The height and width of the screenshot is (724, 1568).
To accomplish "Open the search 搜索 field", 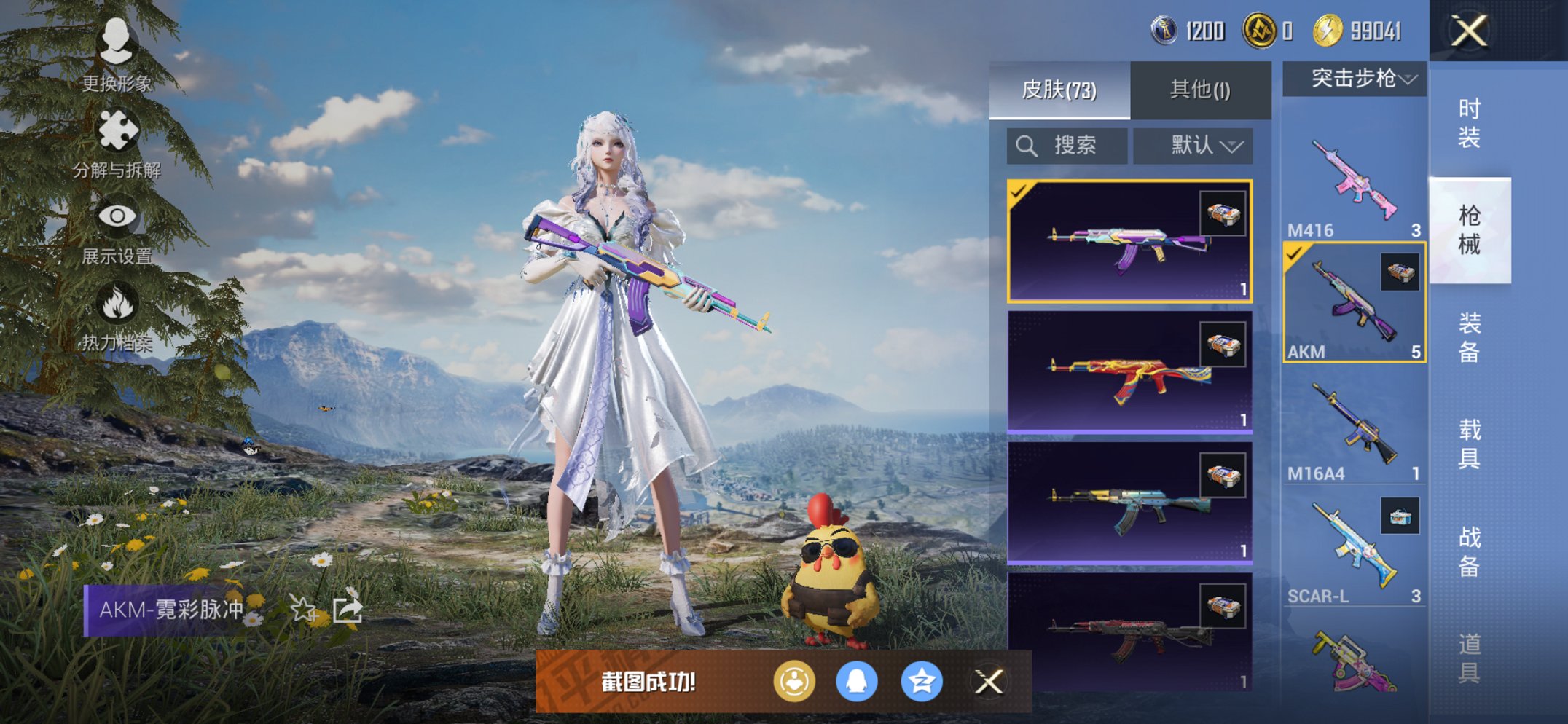I will click(1067, 145).
